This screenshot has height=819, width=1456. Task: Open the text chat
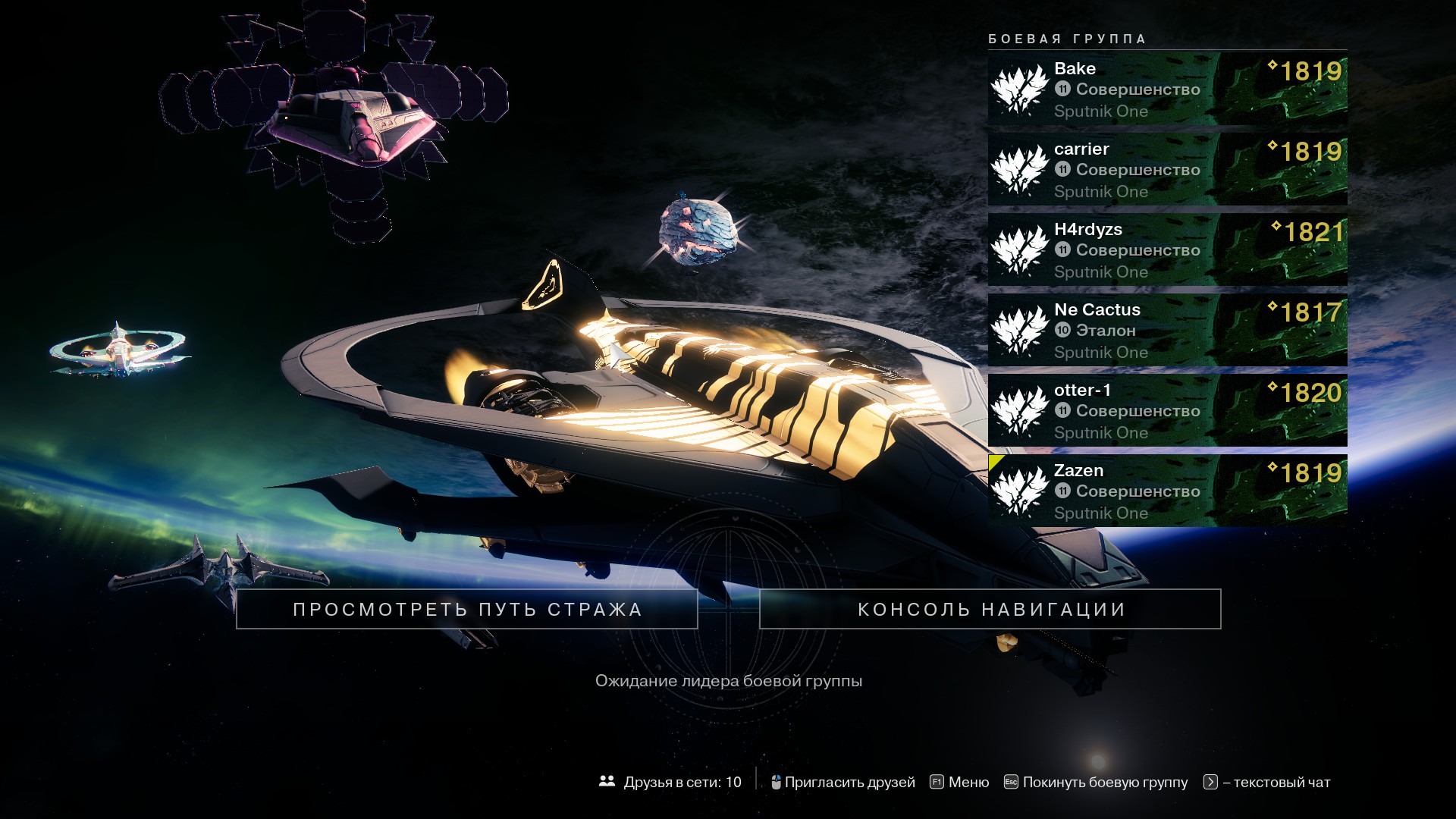click(x=1267, y=782)
